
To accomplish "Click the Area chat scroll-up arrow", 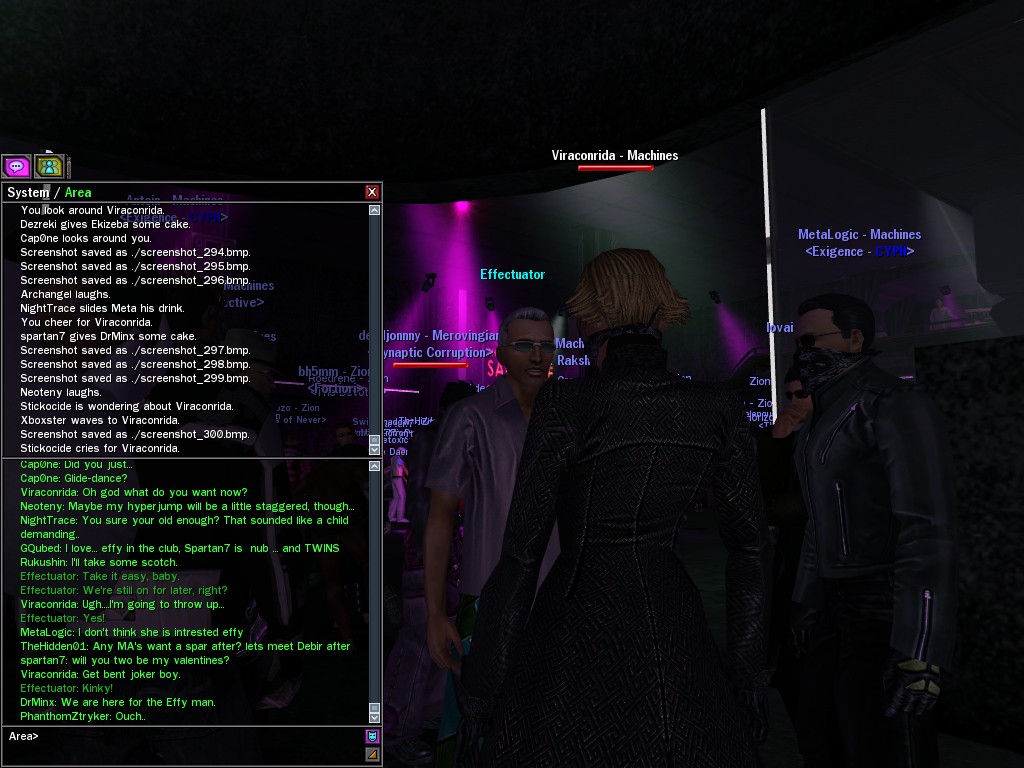I will 375,466.
